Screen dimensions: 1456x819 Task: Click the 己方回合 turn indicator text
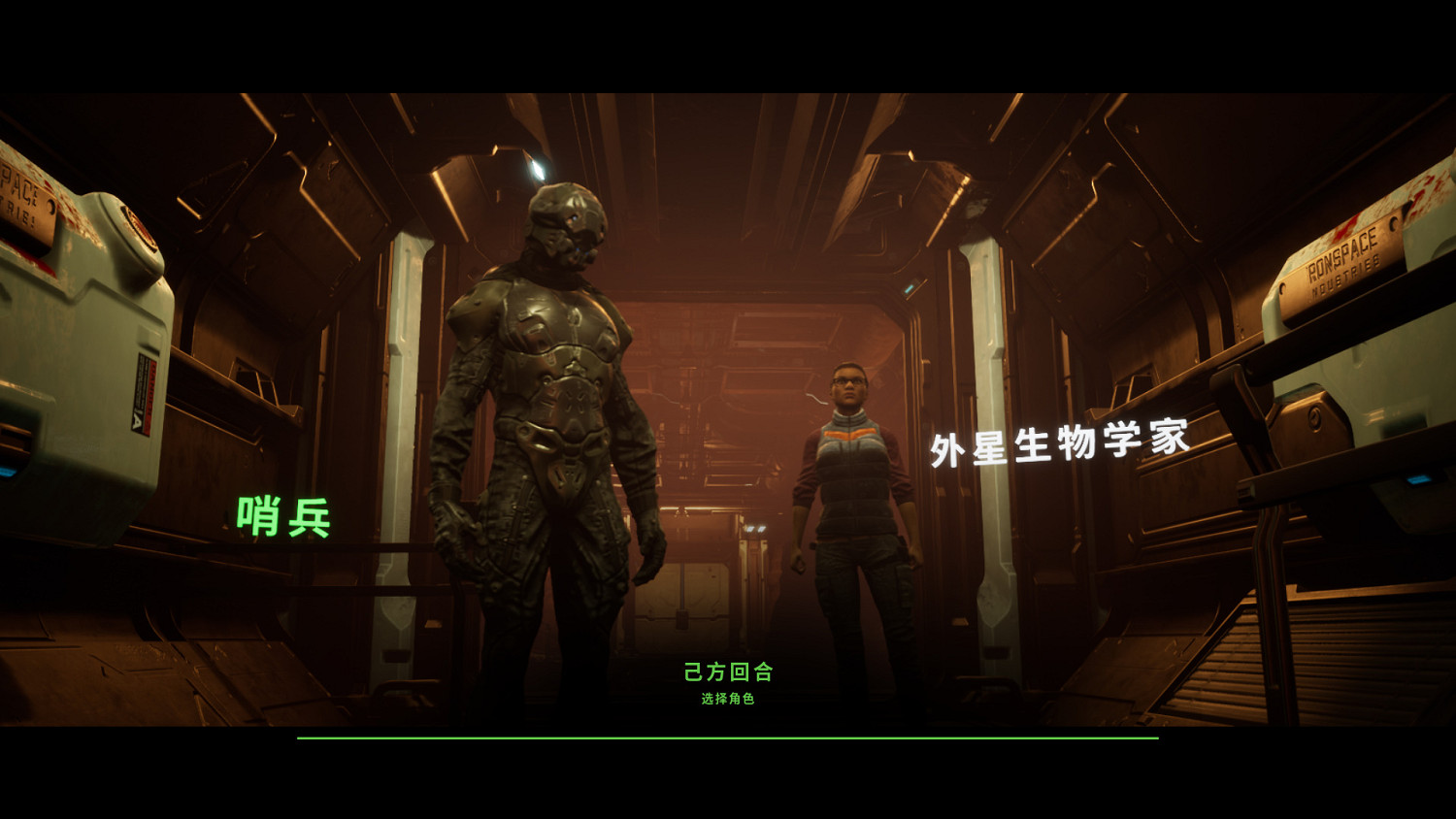727,672
